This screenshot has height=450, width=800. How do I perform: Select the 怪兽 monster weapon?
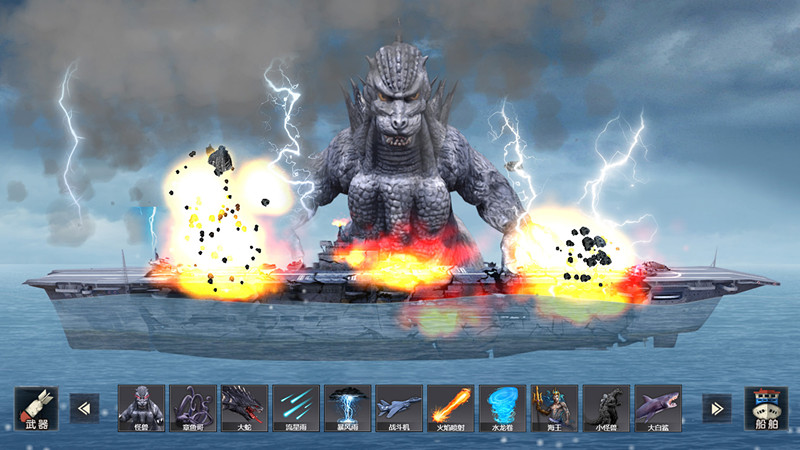click(x=141, y=408)
